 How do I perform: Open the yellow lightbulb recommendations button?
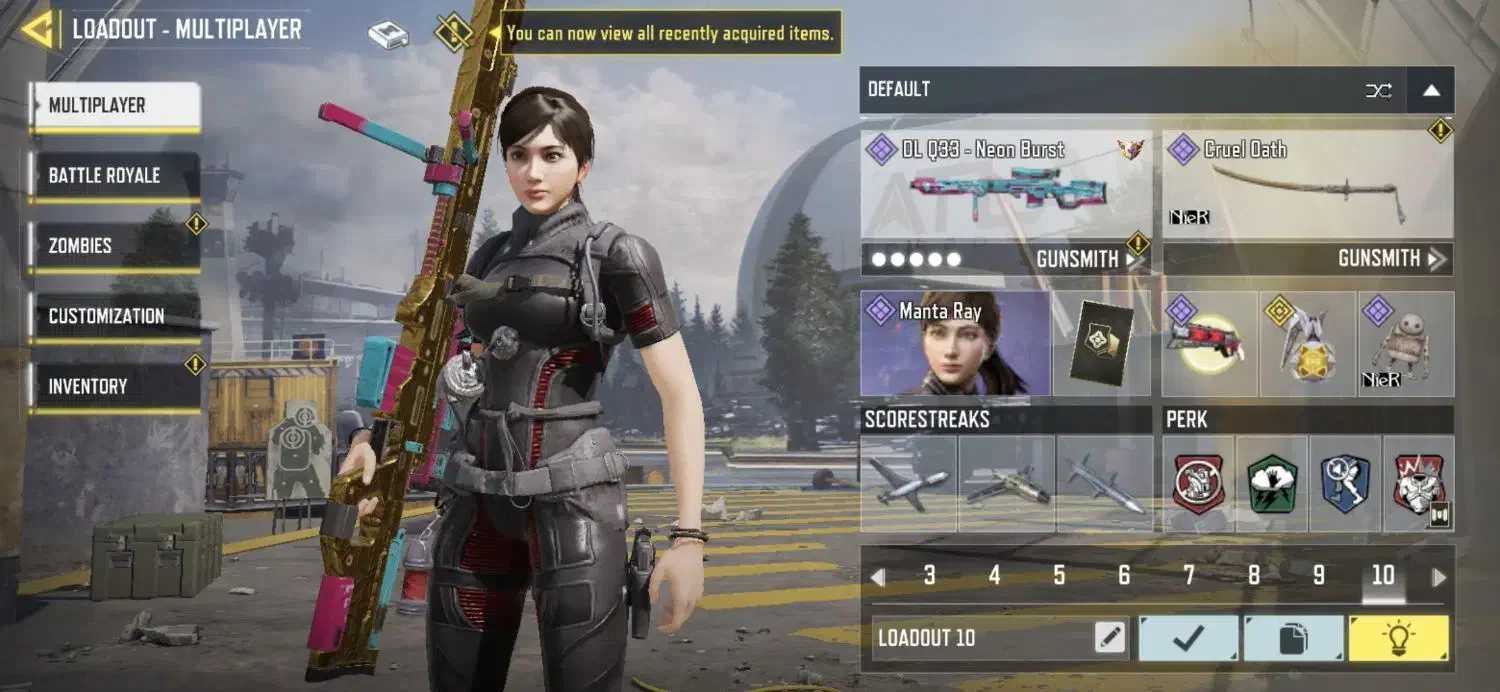(1398, 638)
